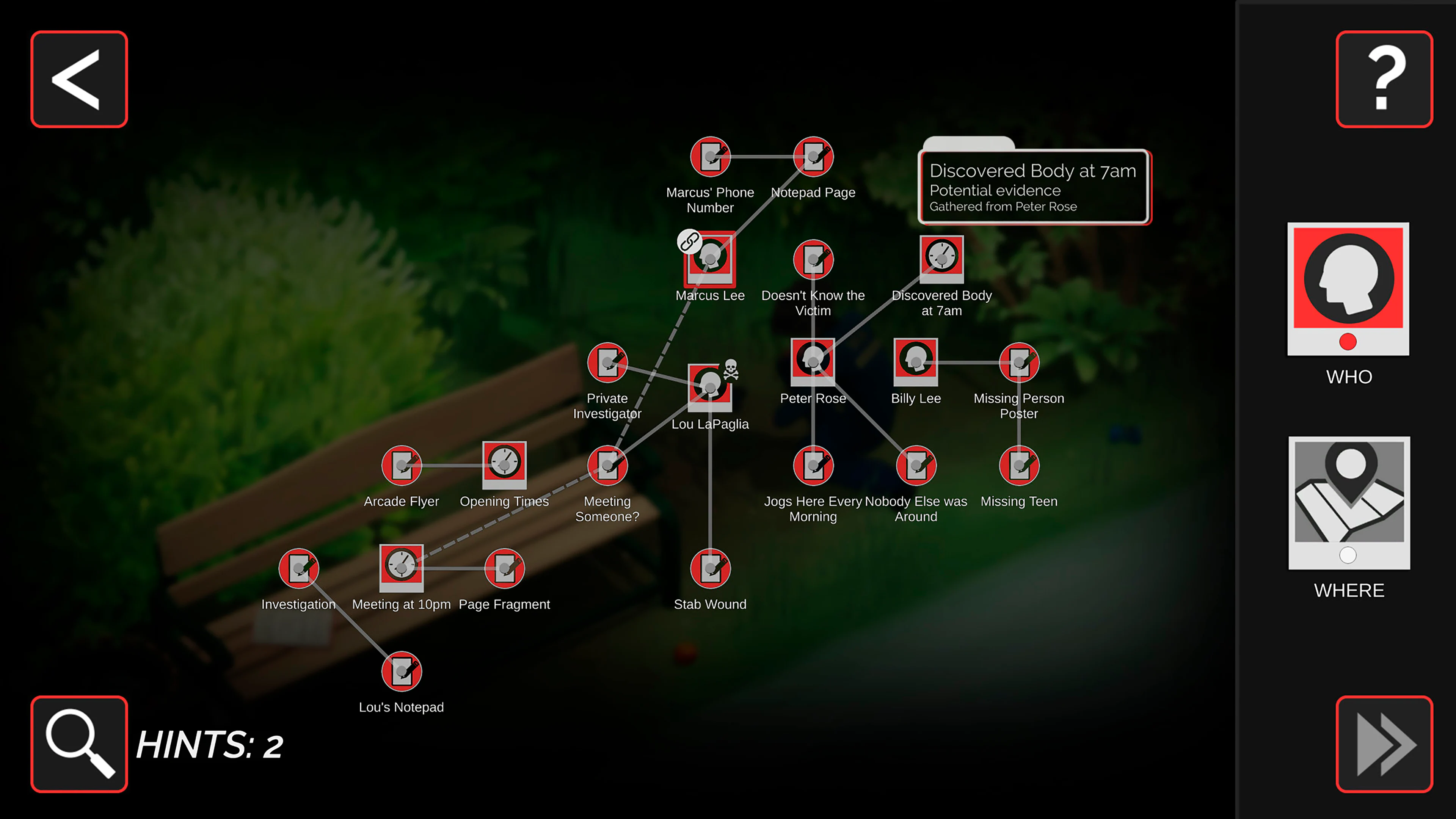The width and height of the screenshot is (1456, 819).
Task: Click the Discovered Body tooltip card
Action: tap(1034, 187)
